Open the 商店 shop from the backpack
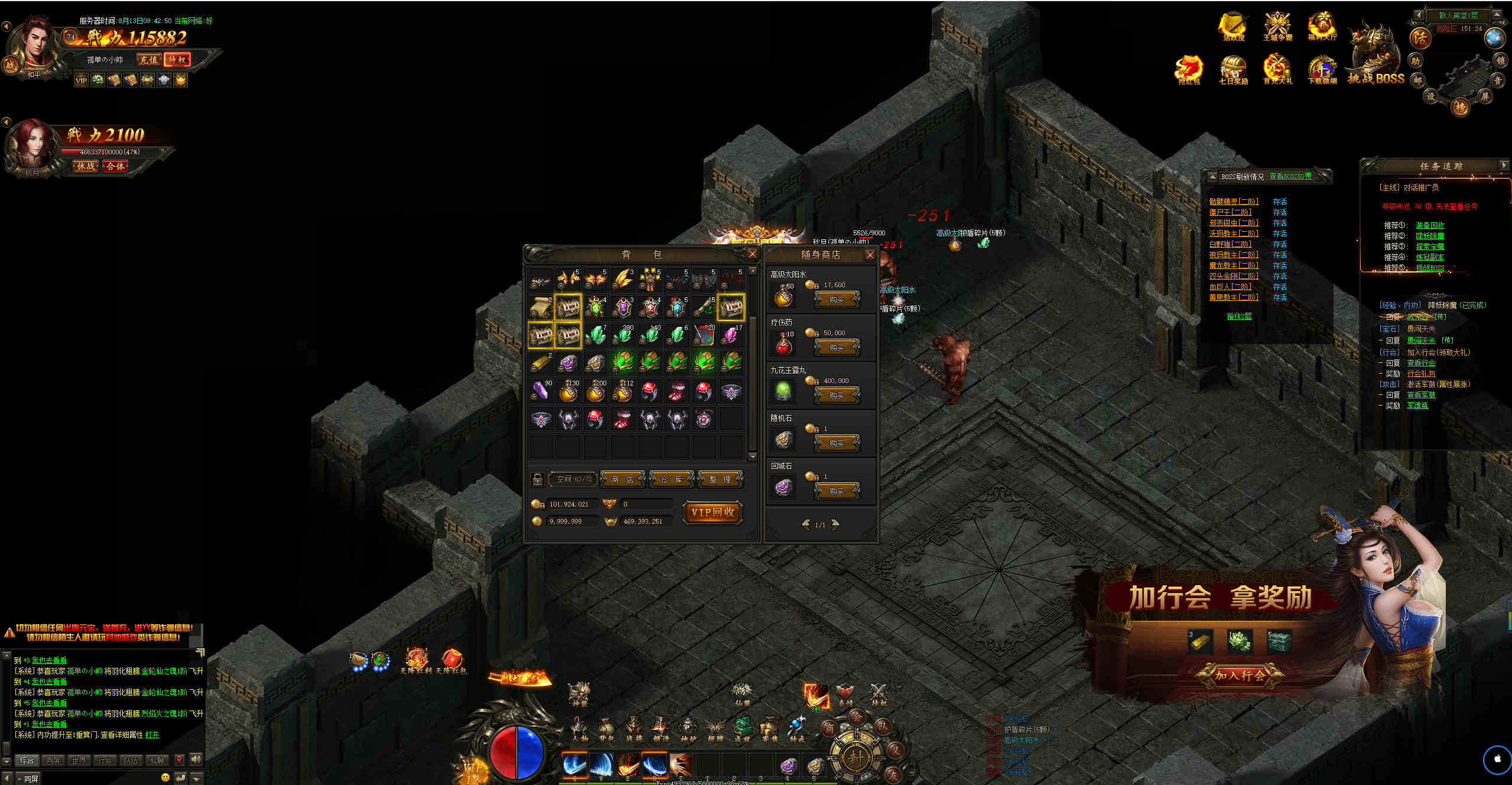This screenshot has width=1512, height=785. click(623, 479)
